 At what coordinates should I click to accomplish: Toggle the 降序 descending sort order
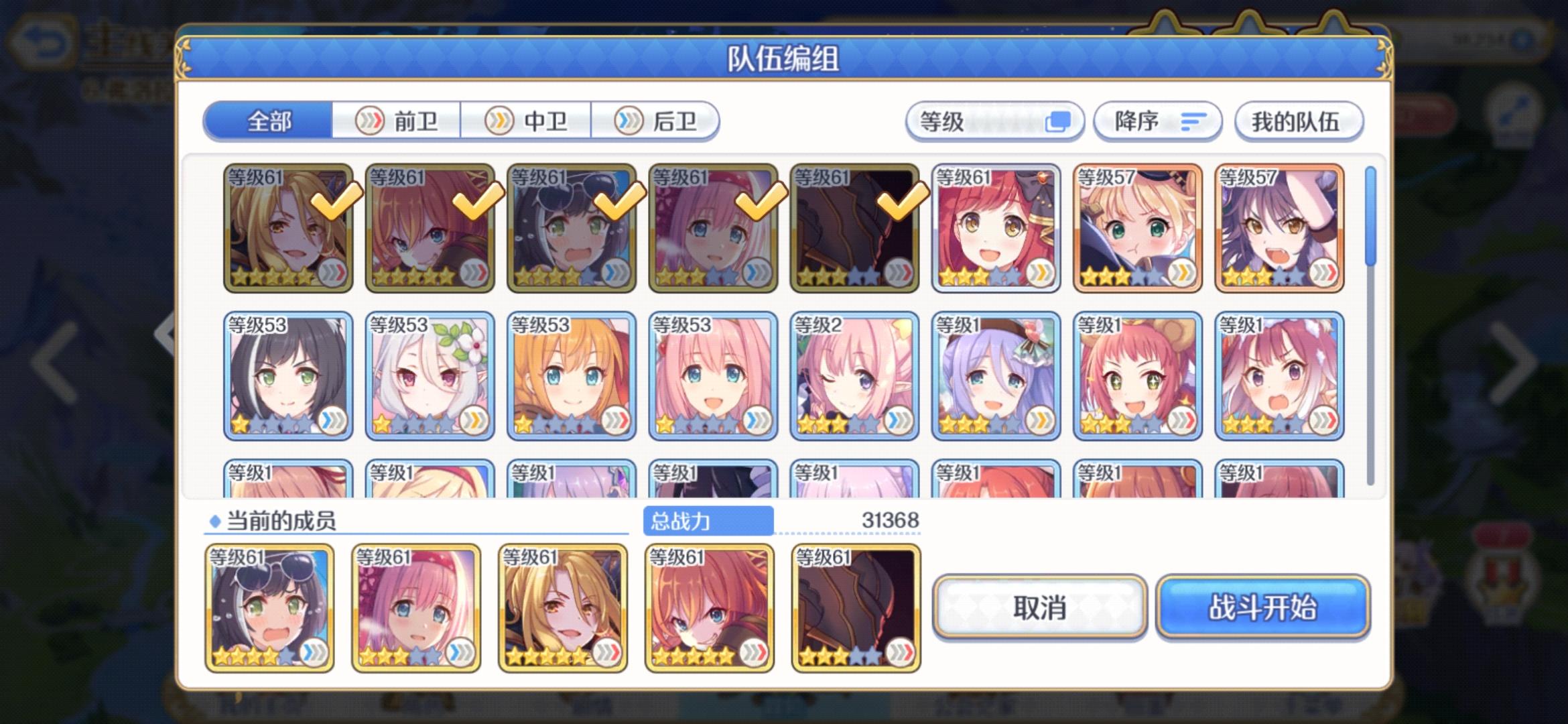[x=1156, y=121]
